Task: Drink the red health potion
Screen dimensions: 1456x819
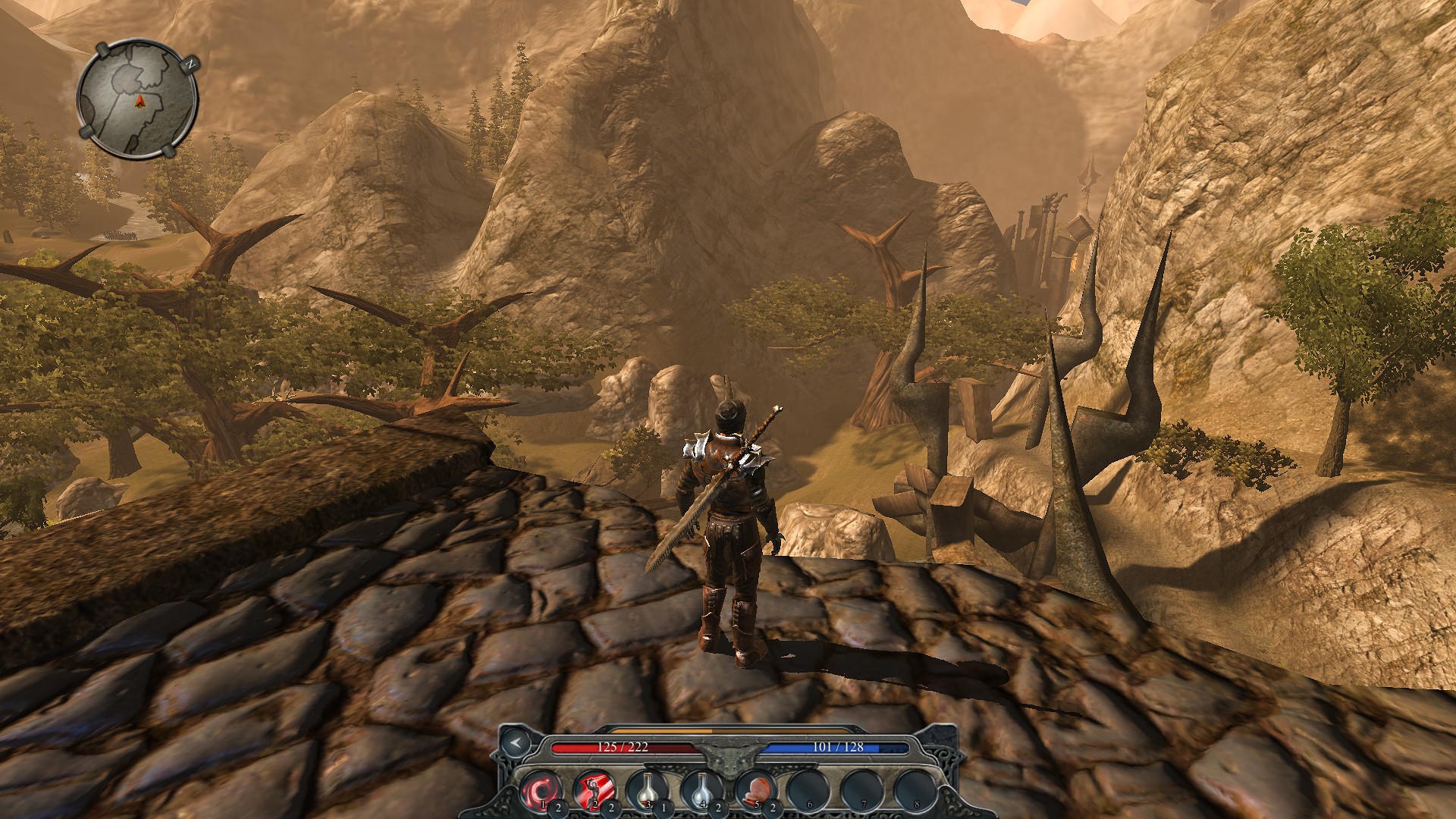Action: (648, 789)
